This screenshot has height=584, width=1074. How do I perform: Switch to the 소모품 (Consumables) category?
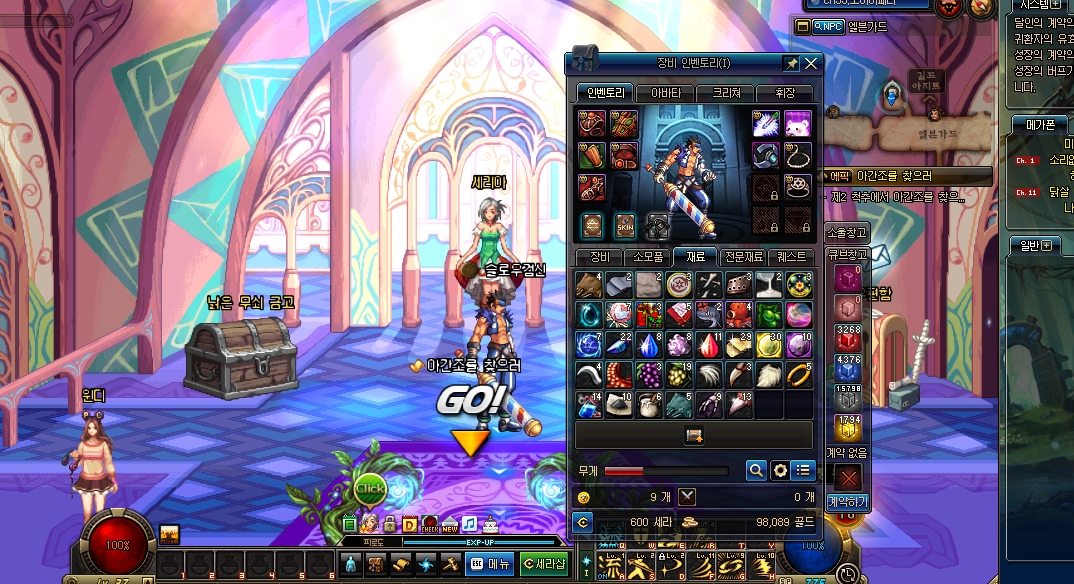click(x=647, y=256)
